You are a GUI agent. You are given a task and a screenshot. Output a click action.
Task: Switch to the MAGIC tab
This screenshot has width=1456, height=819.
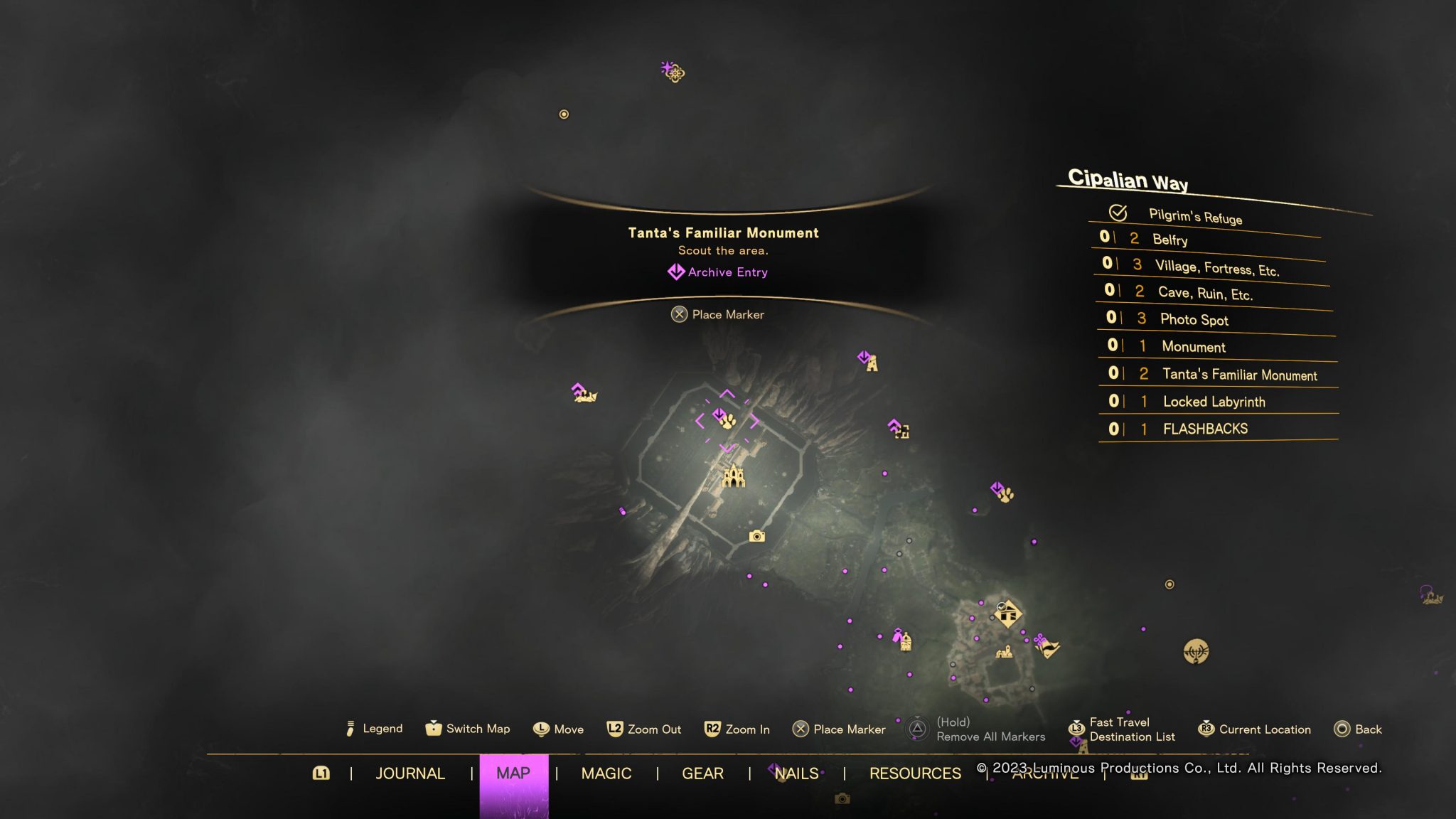[607, 773]
